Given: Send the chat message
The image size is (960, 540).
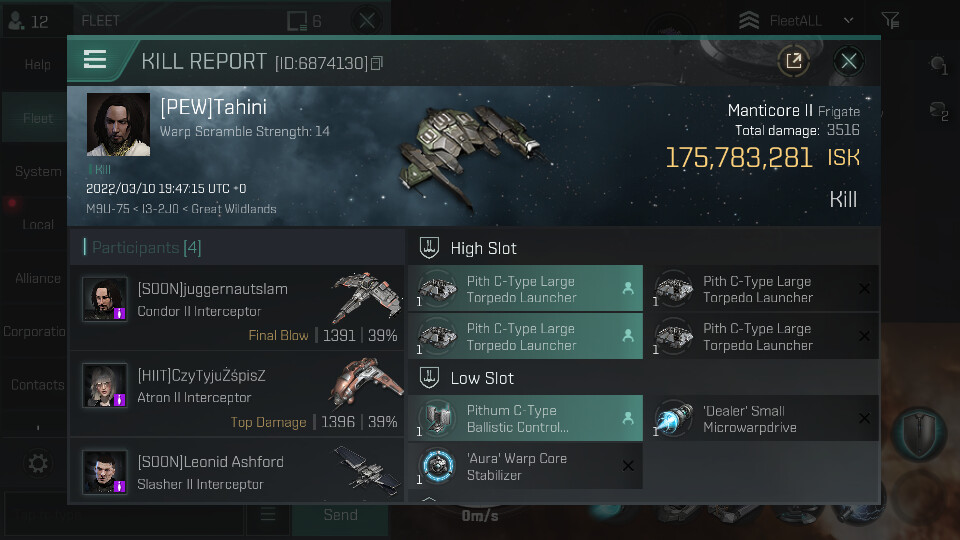Looking at the screenshot, I should [x=340, y=515].
